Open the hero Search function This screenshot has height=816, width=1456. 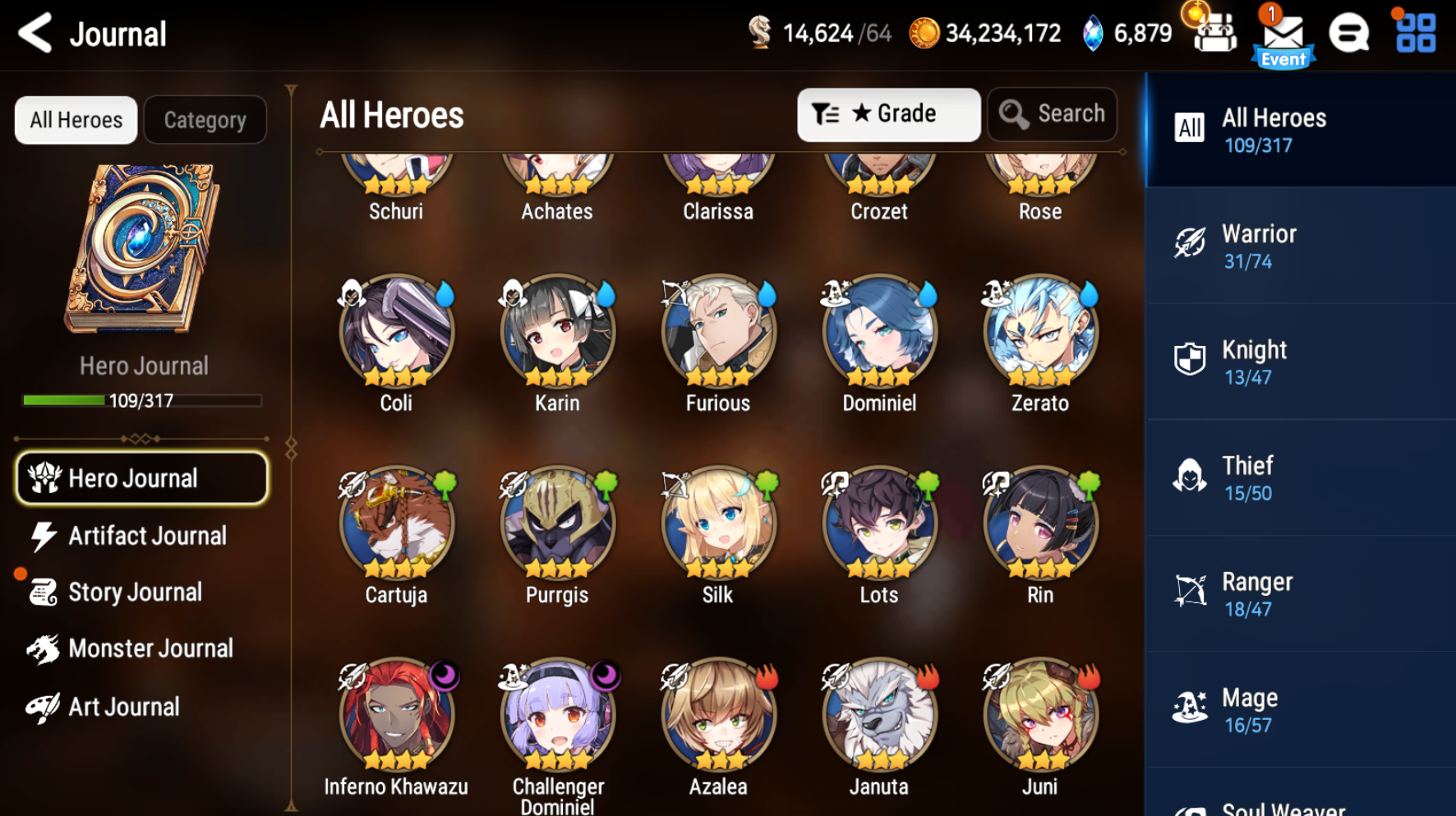[x=1053, y=114]
